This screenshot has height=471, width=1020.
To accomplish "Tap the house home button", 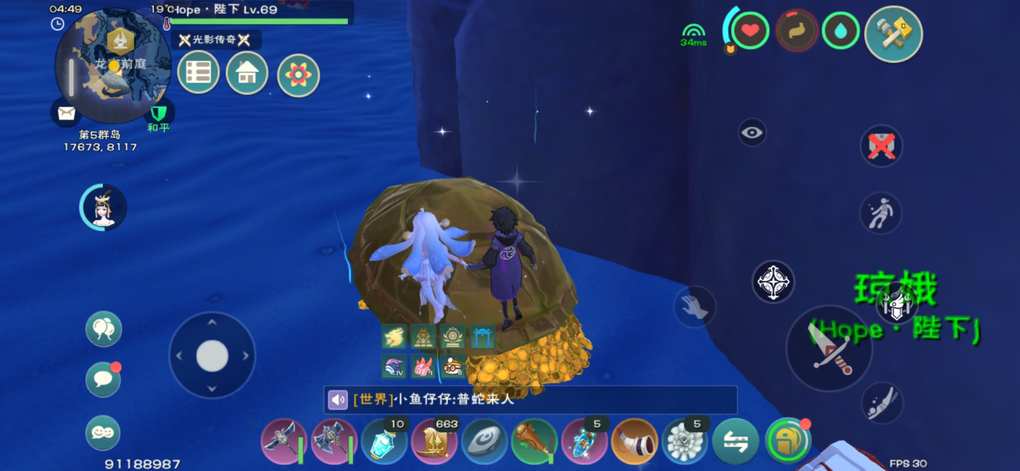I will (247, 73).
